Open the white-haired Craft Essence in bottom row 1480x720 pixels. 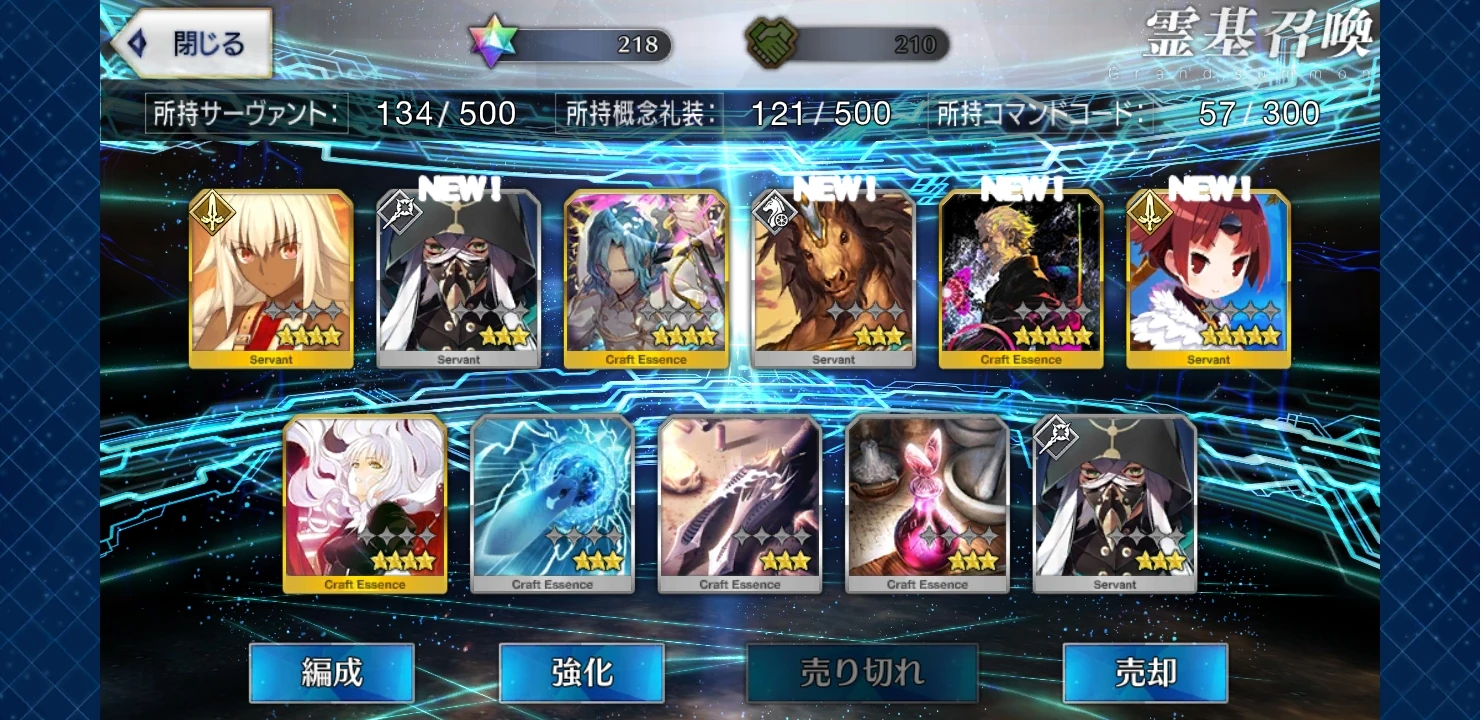(x=364, y=500)
